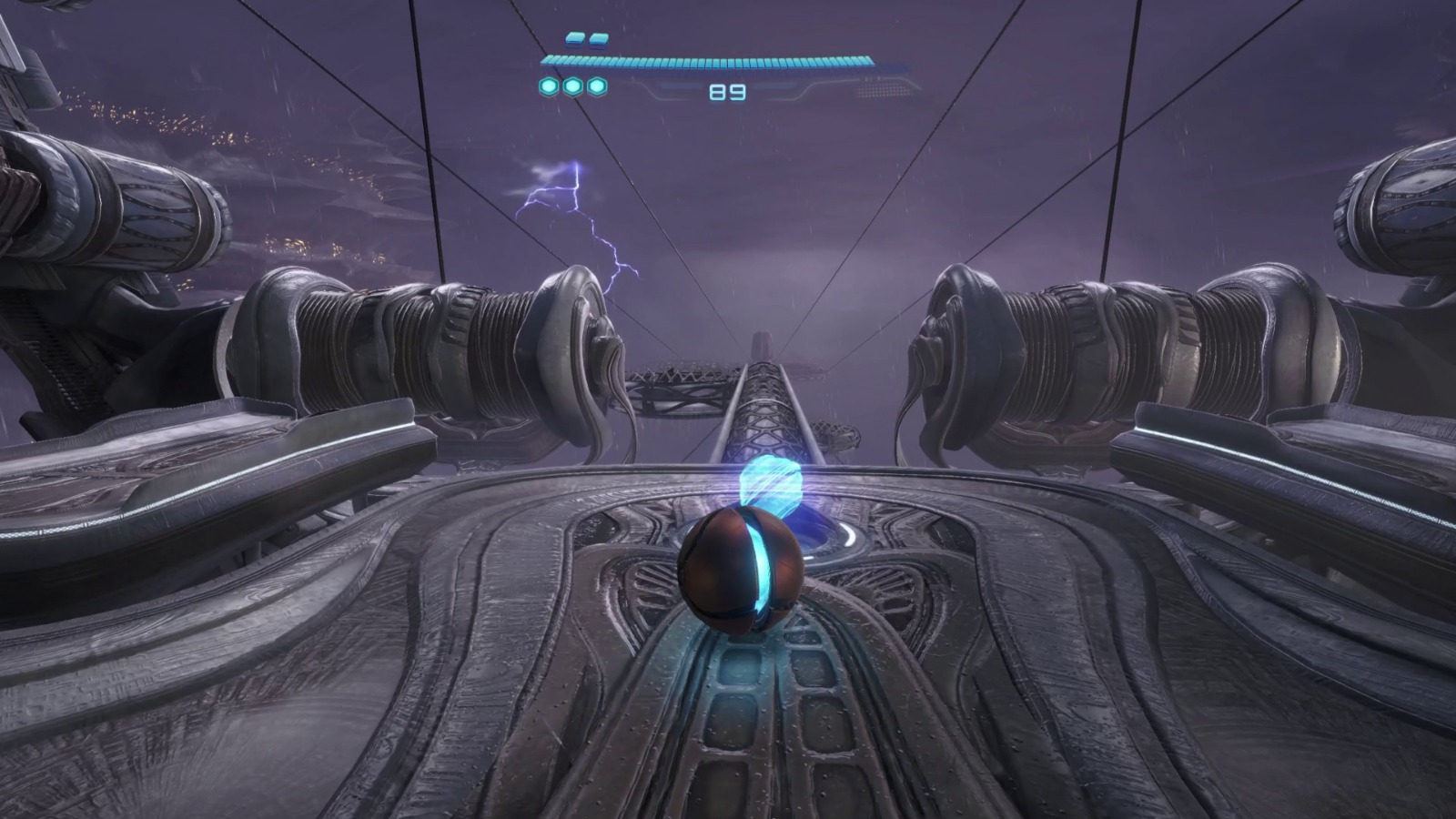Select the leftmost hexagonal unit icon
The image size is (1456, 819).
547,86
